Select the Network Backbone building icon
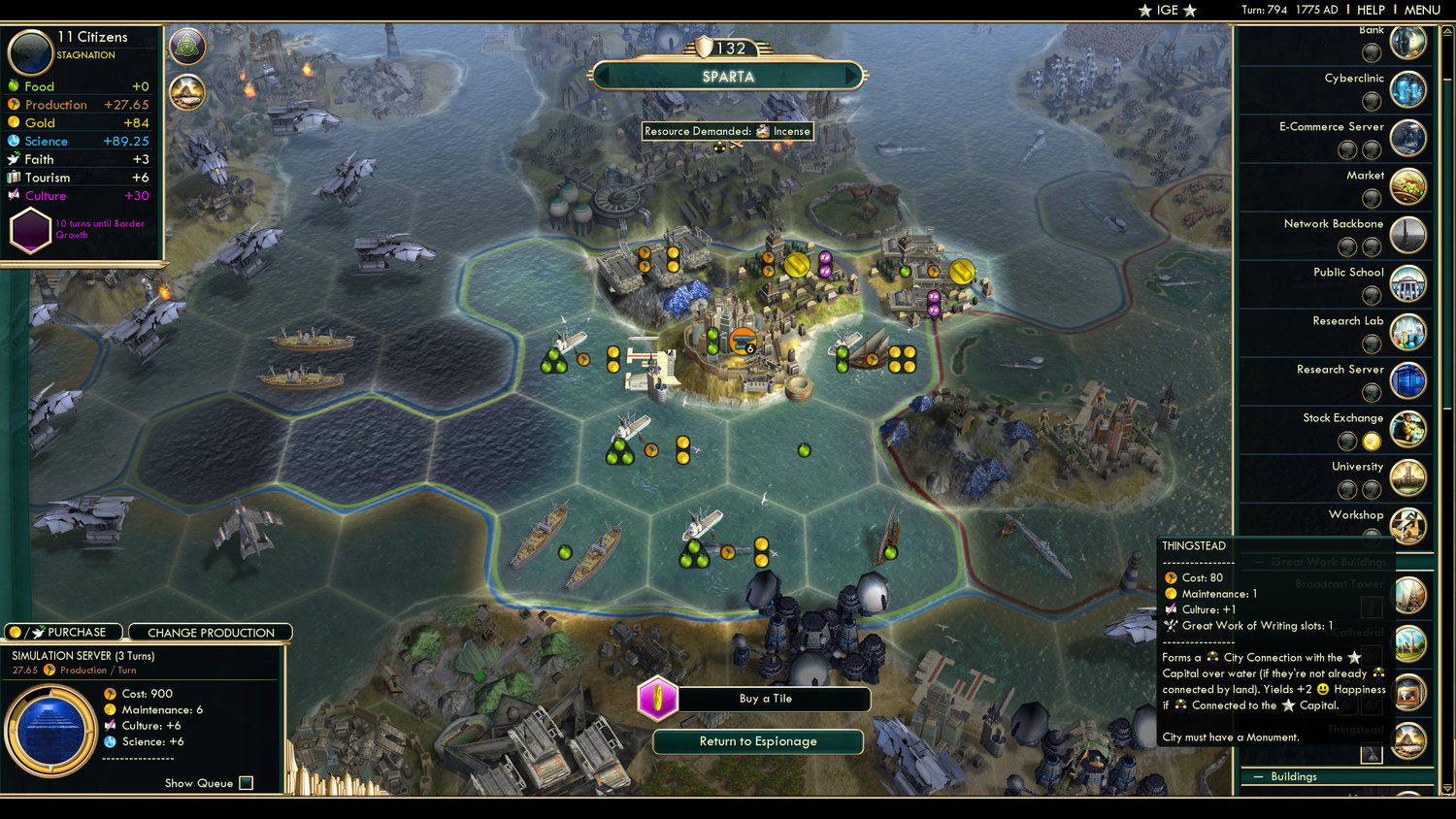 1408,235
